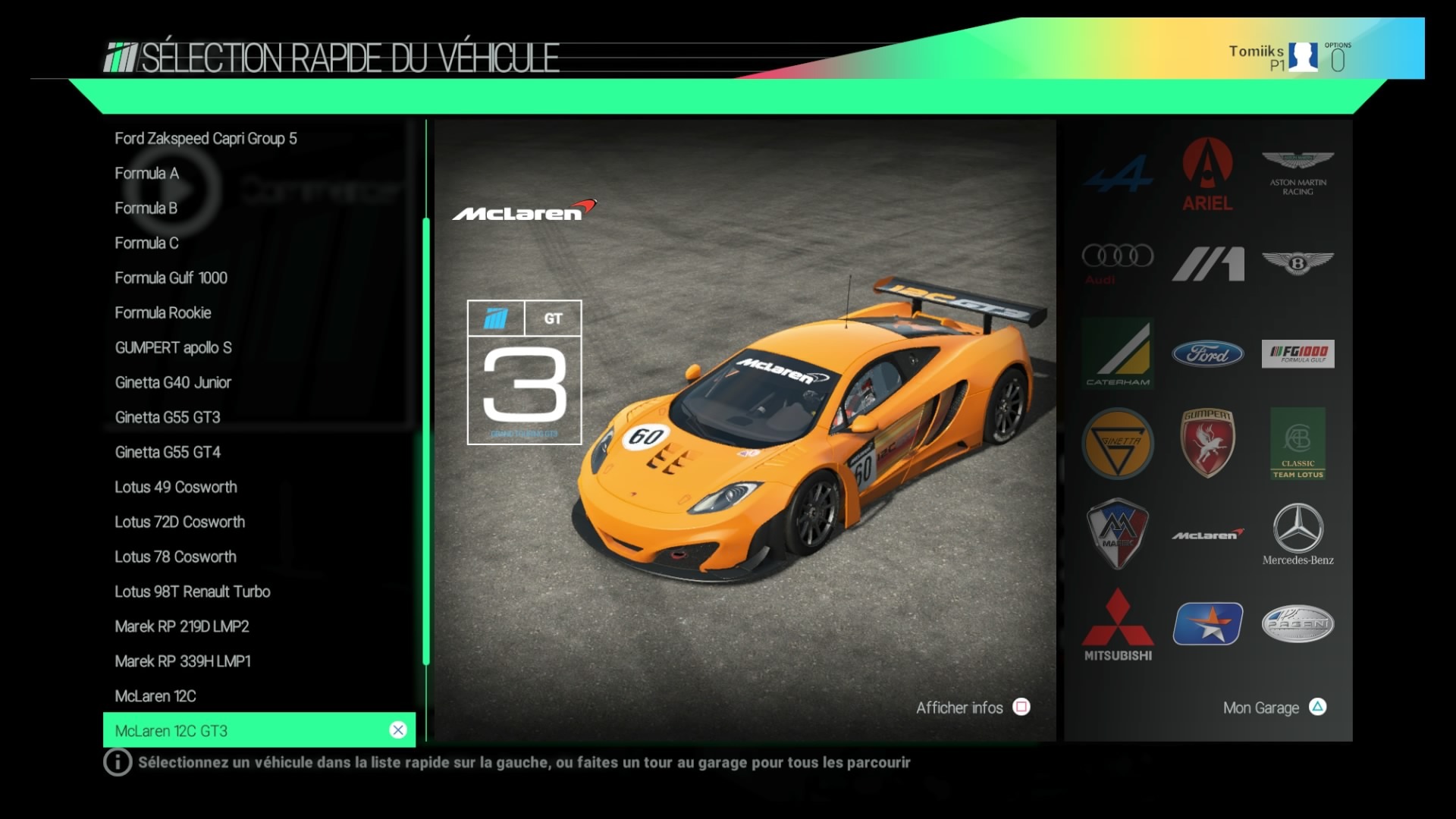This screenshot has width=1456, height=819.
Task: Choose Lotus 98T Renault Turbo
Action: [192, 592]
